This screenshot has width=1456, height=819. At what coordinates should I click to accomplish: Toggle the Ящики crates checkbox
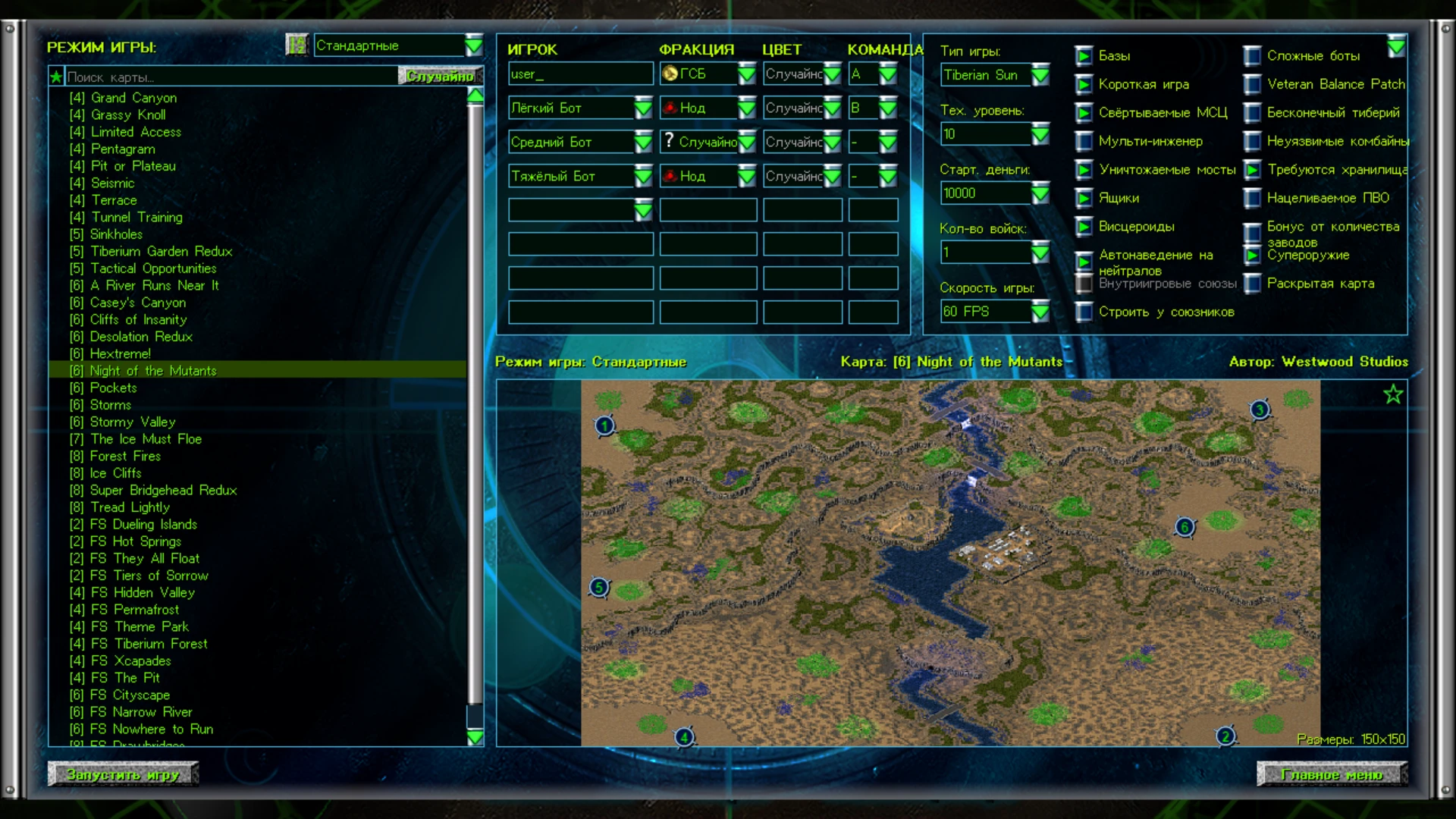(x=1084, y=198)
